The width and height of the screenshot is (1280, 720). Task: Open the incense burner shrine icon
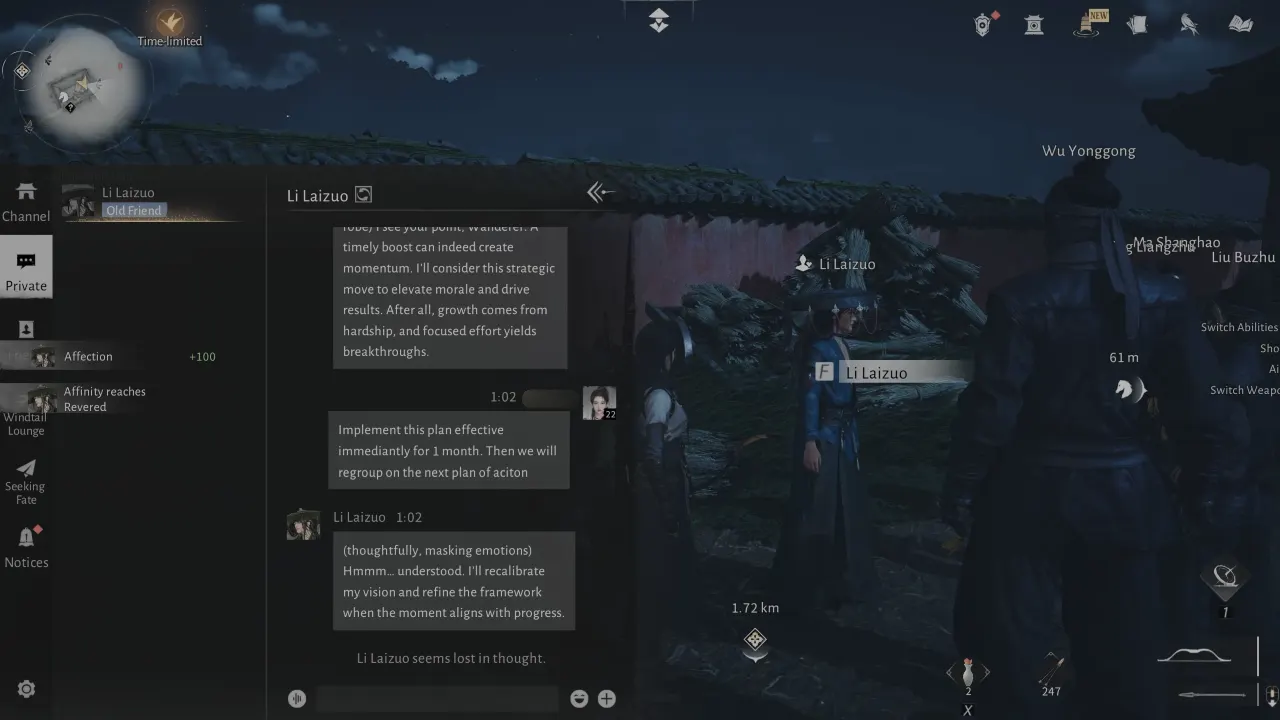click(x=1034, y=23)
